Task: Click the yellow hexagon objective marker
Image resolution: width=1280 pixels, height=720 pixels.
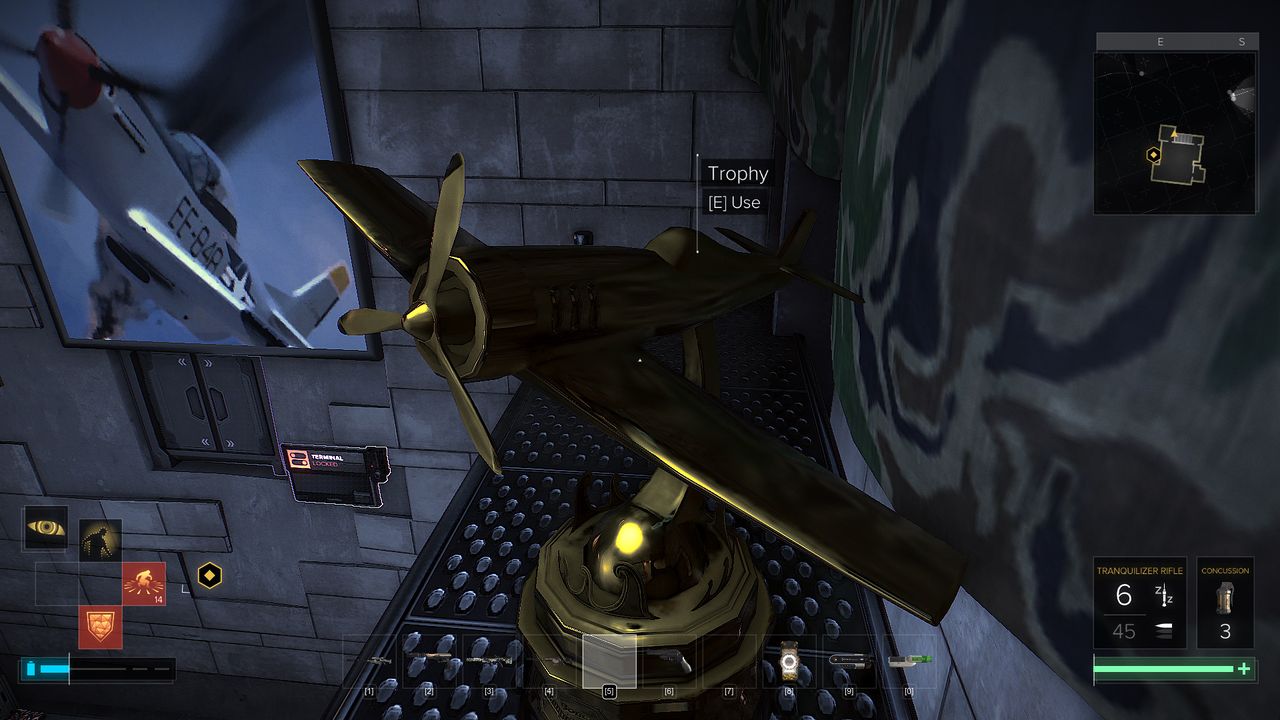Action: point(209,575)
